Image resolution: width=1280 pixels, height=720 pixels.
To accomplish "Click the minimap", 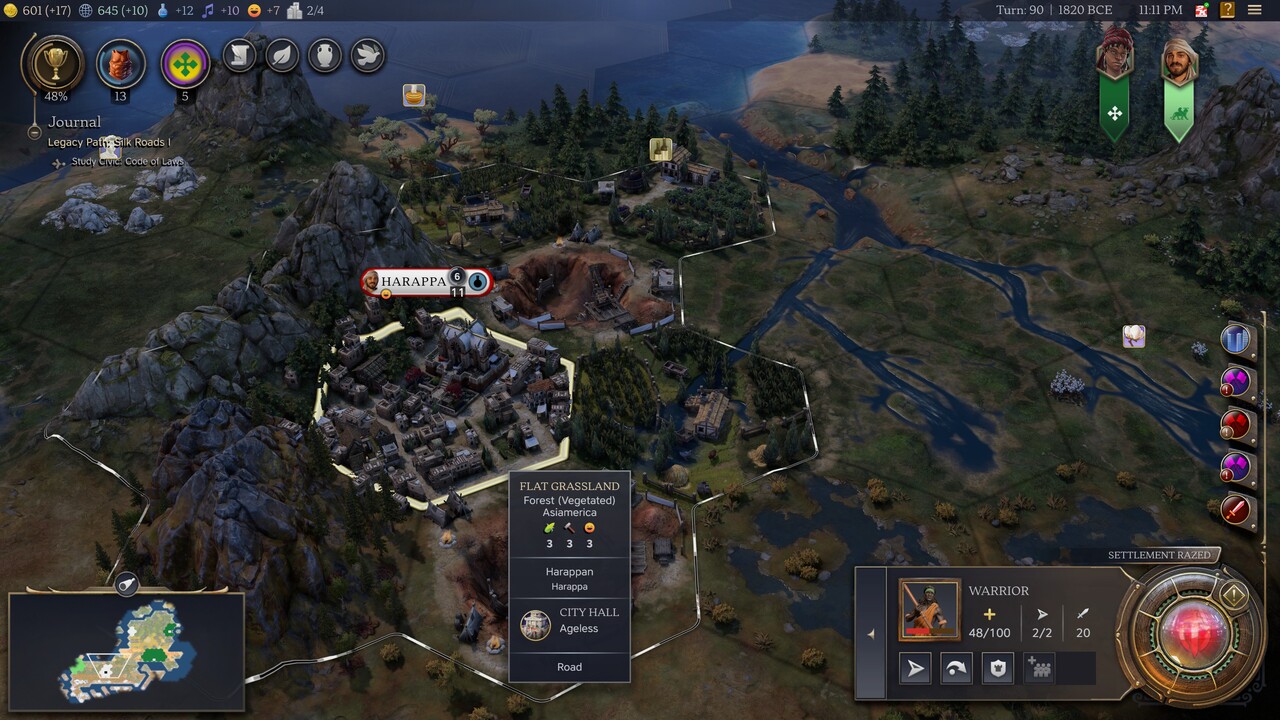I will click(x=126, y=649).
